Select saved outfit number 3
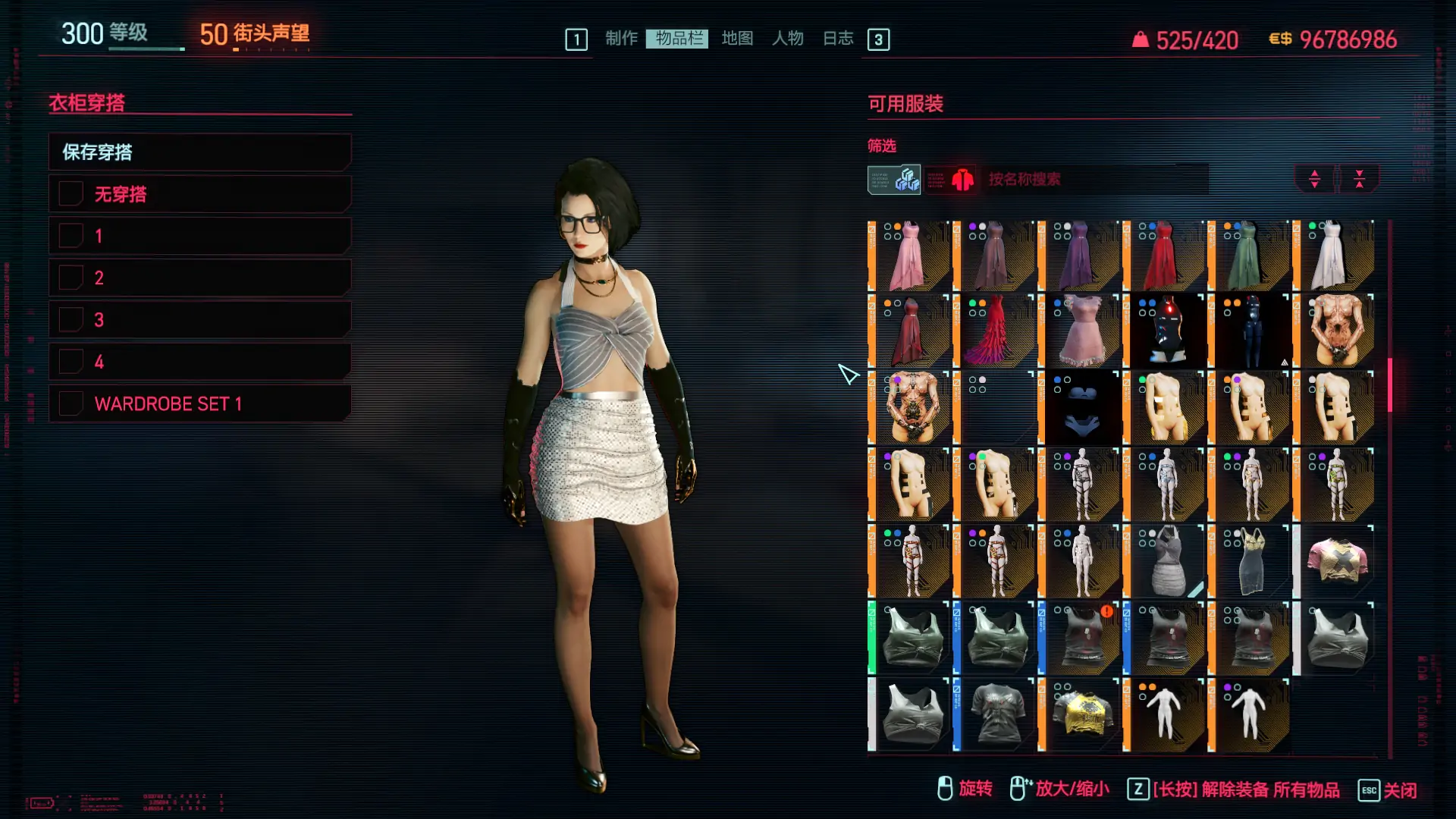The width and height of the screenshot is (1456, 819). 199,320
